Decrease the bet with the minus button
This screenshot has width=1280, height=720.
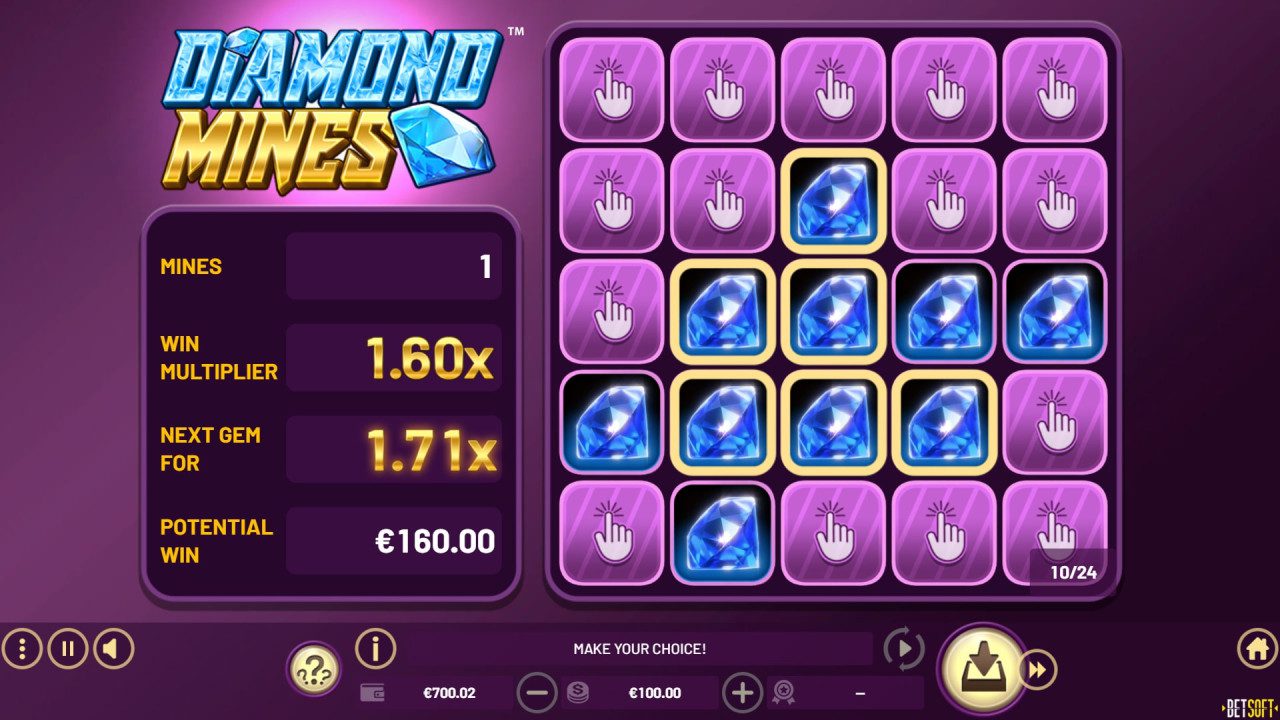point(539,692)
